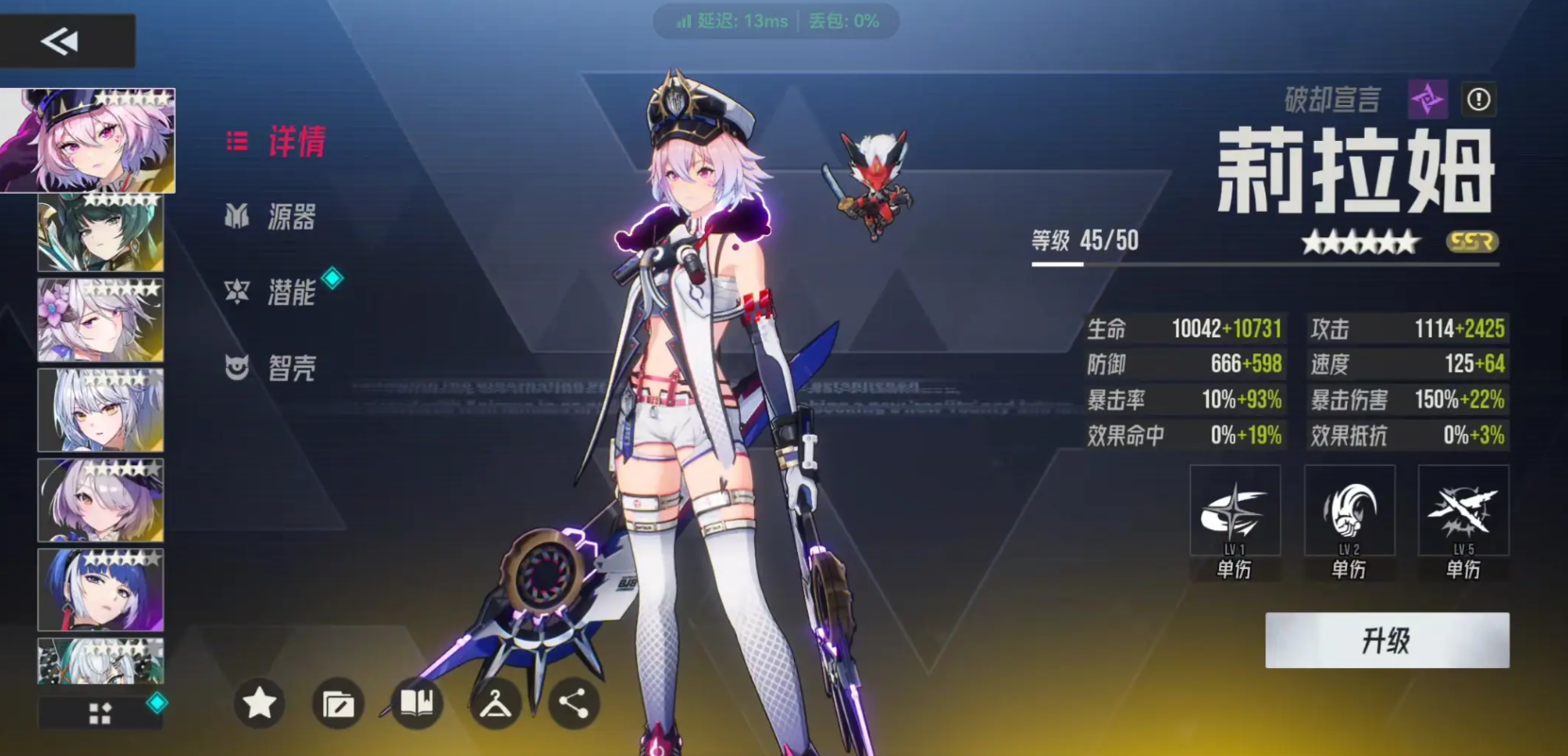View the LV 2 单伤 skill

coord(1349,522)
